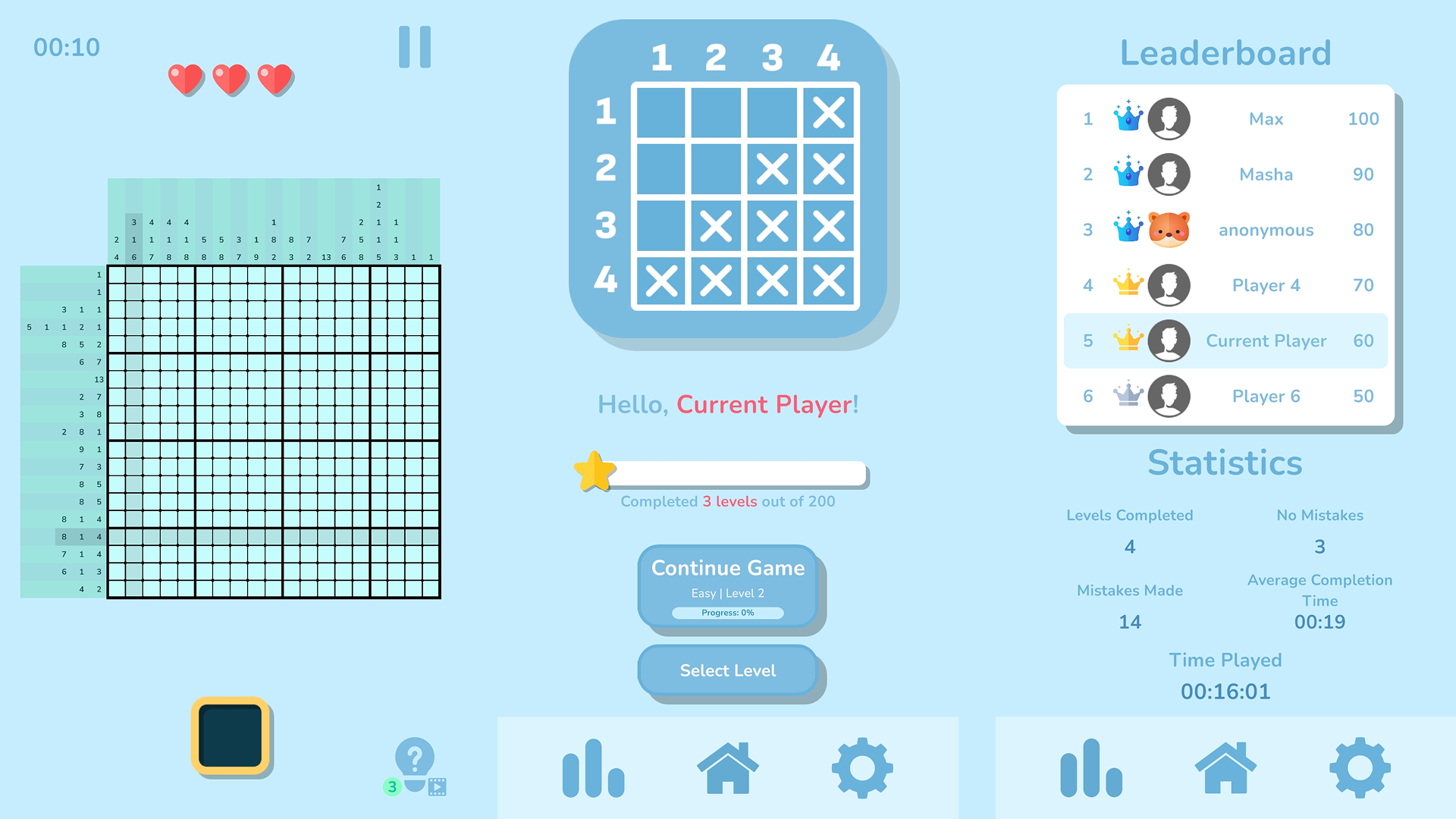This screenshot has height=819, width=1456.
Task: Click the gold crown beside Current Player
Action: [x=1128, y=340]
